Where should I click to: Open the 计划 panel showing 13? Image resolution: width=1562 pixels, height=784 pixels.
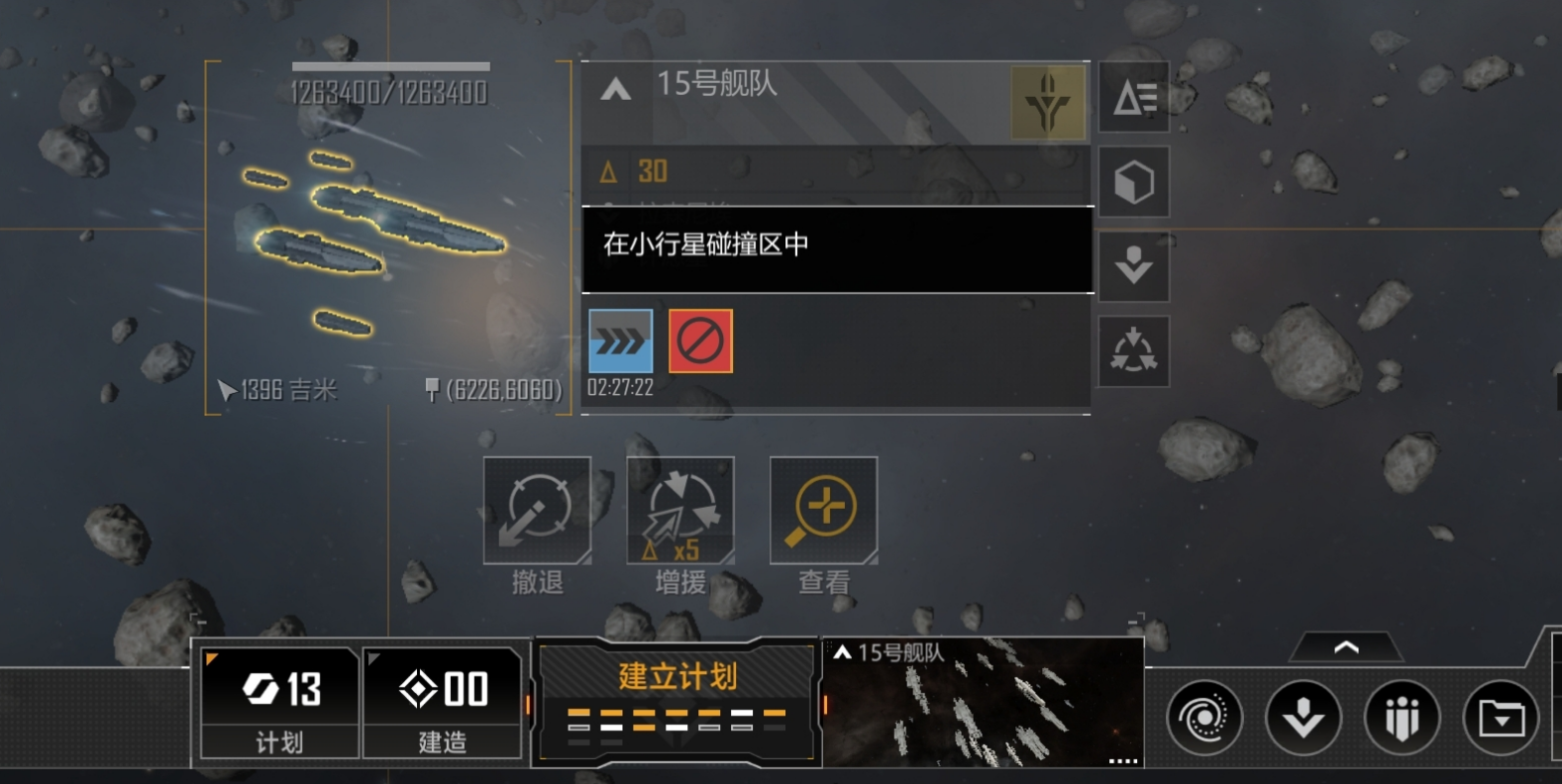click(x=279, y=703)
